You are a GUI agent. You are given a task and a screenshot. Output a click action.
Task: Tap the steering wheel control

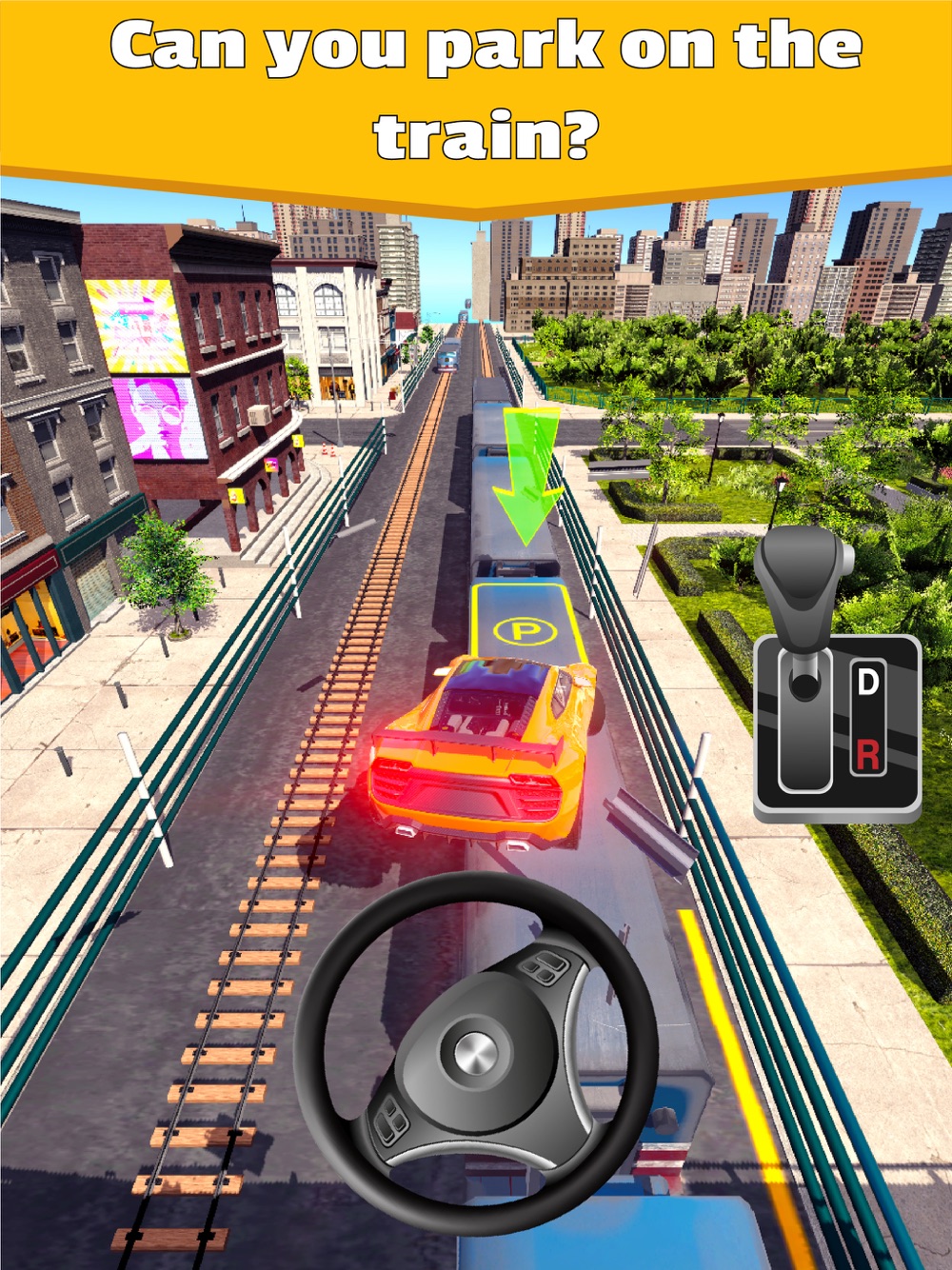[475, 1053]
